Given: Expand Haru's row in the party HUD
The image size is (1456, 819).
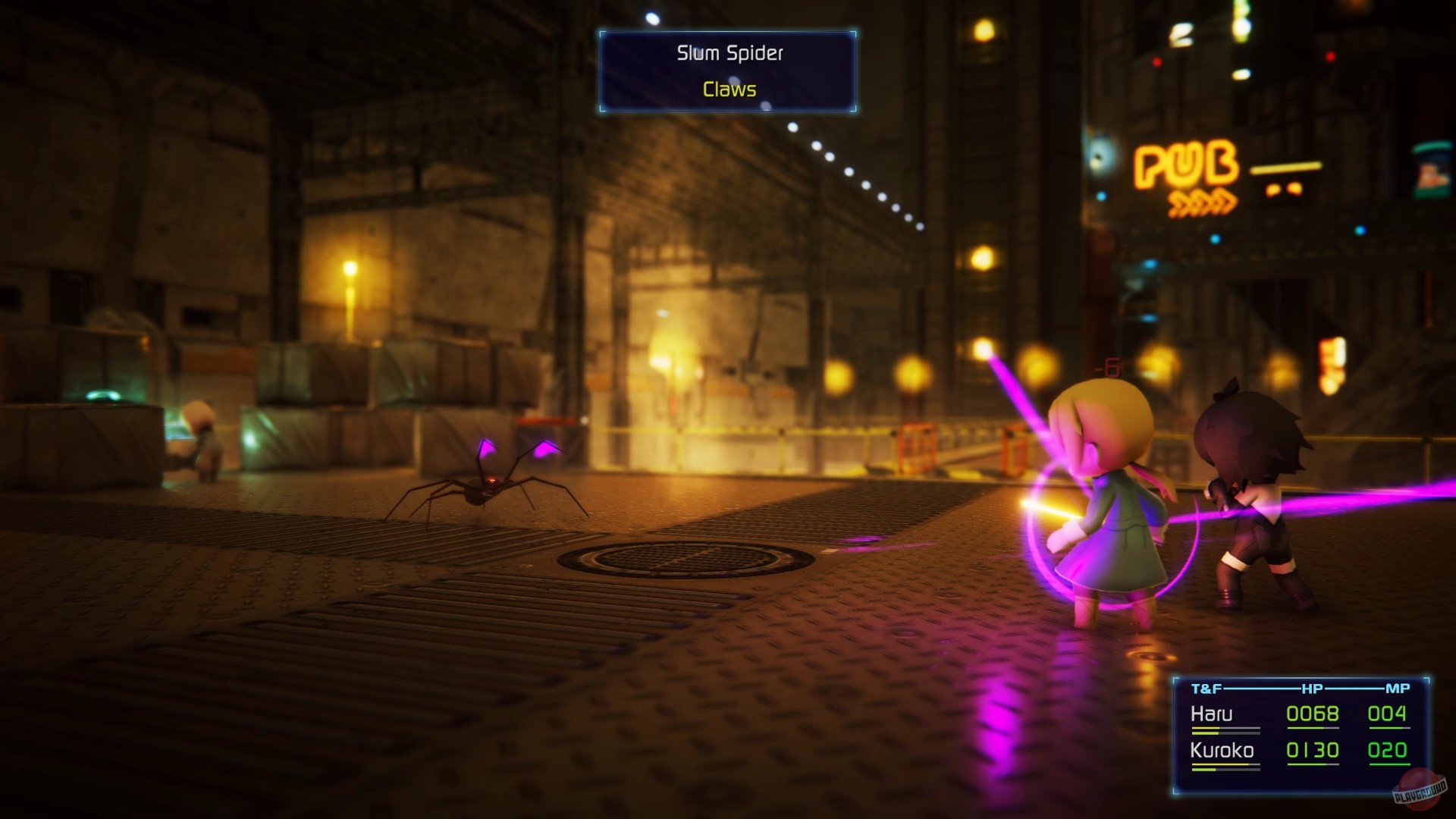Looking at the screenshot, I should [x=1211, y=714].
